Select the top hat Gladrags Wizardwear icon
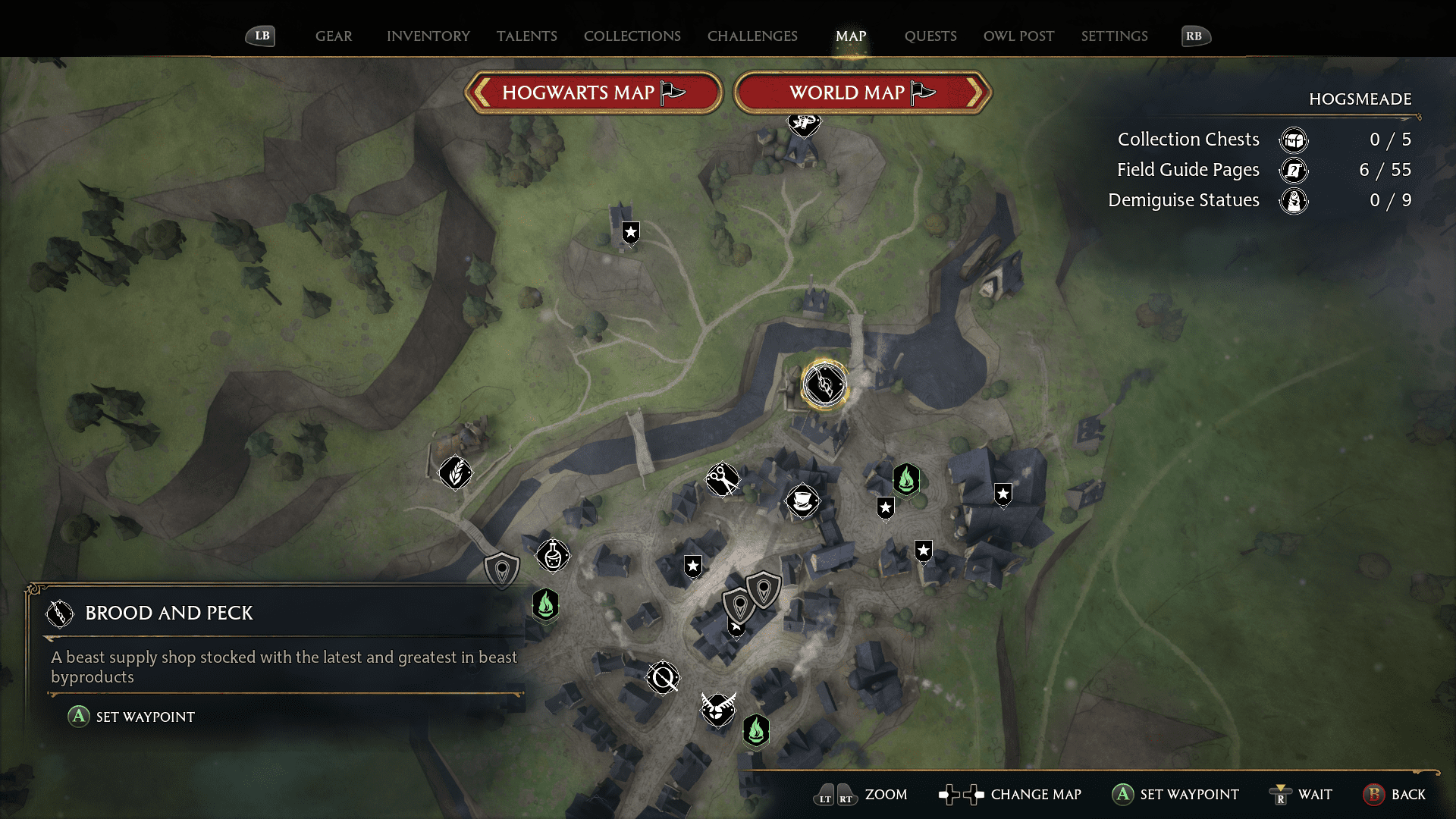Screen dimensions: 1456x819 pos(803,501)
